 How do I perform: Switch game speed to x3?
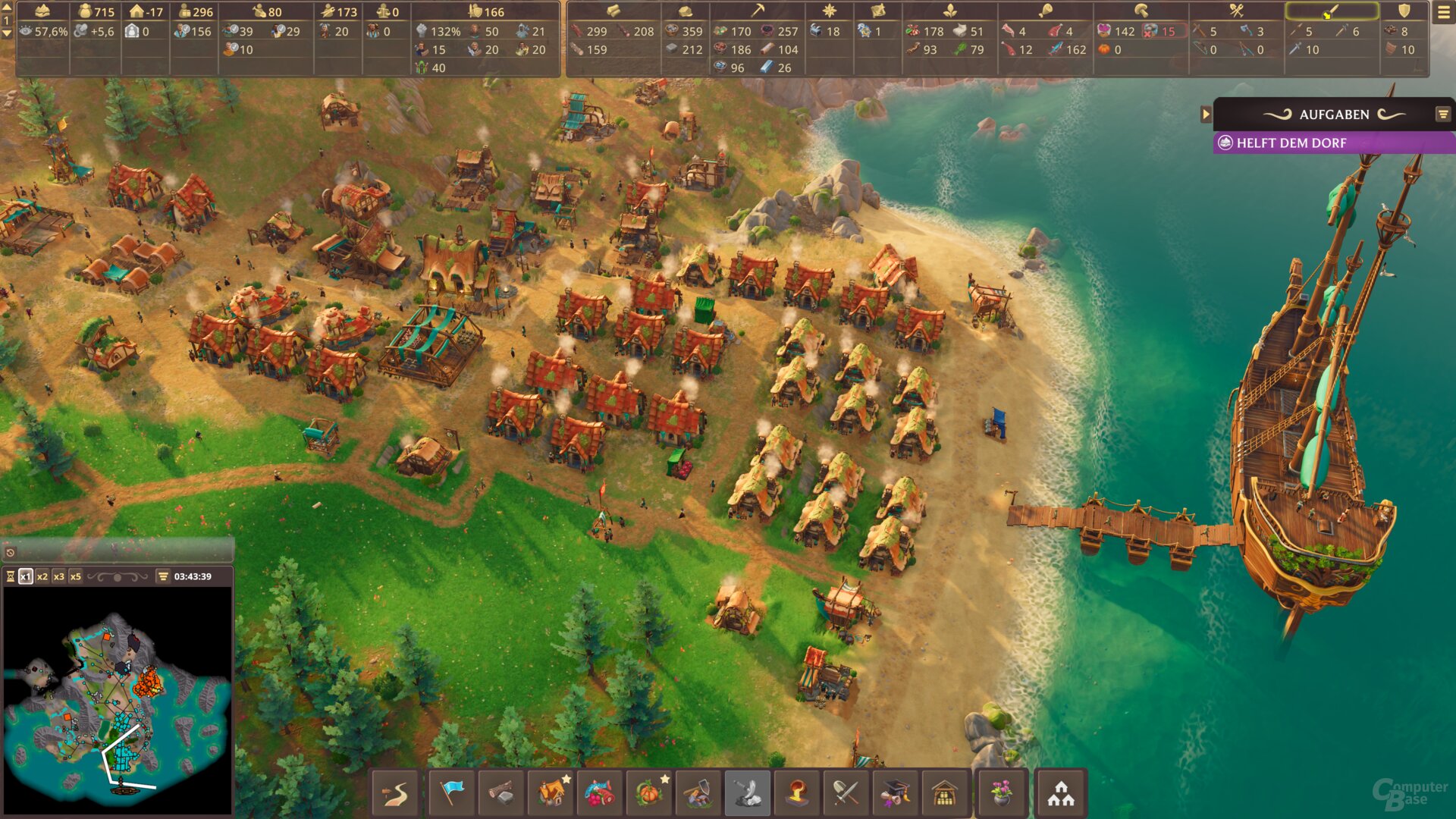point(59,576)
